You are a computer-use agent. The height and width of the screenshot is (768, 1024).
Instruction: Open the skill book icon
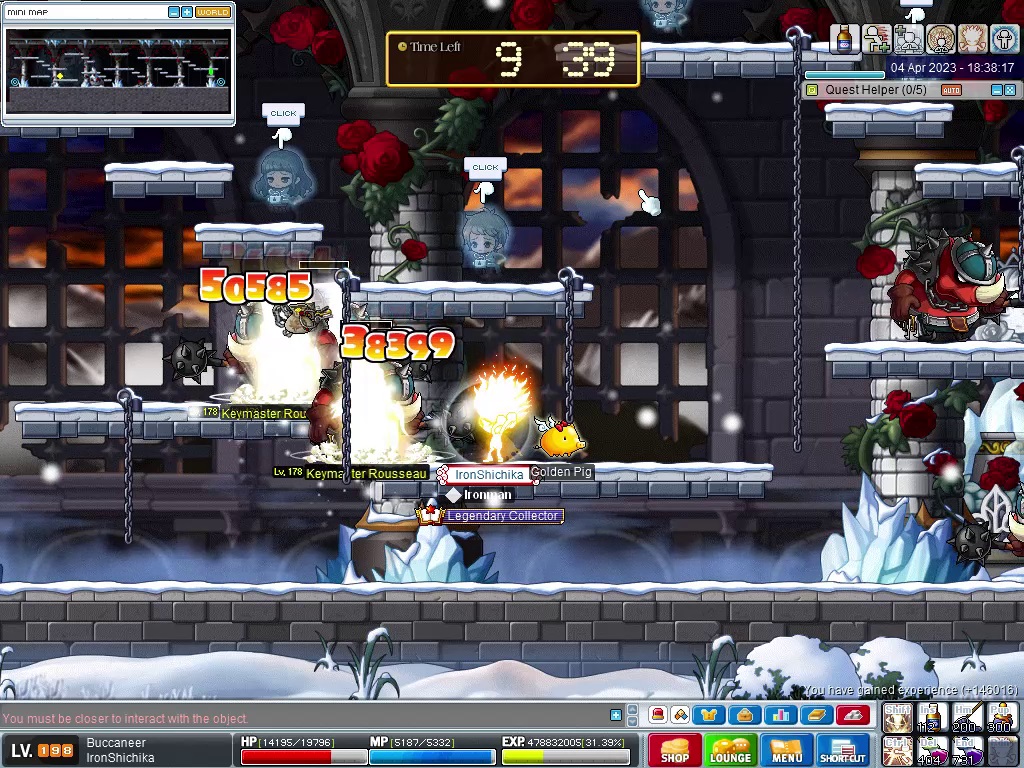(x=816, y=715)
